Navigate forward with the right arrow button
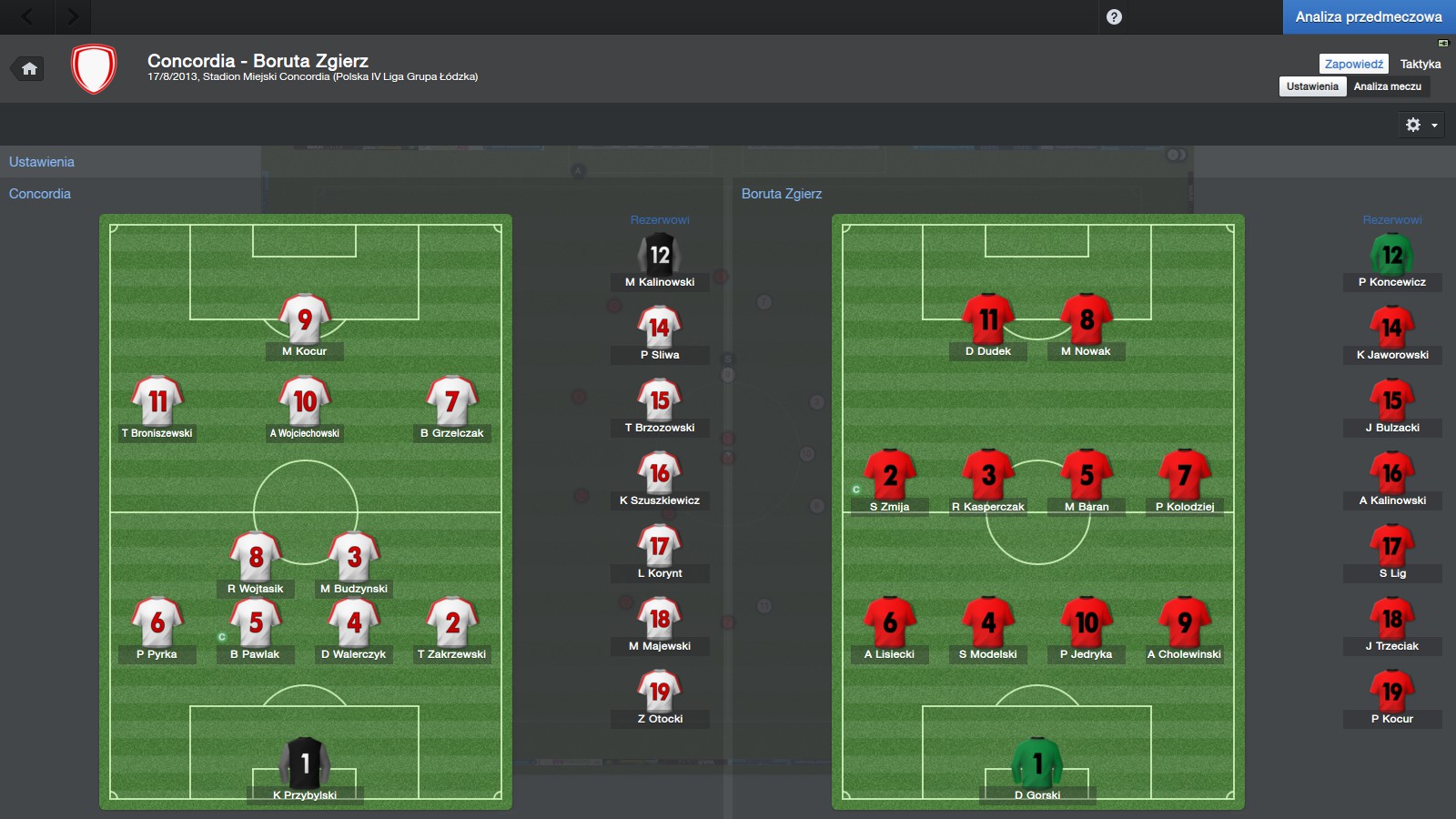The width and height of the screenshot is (1456, 819). click(x=73, y=16)
